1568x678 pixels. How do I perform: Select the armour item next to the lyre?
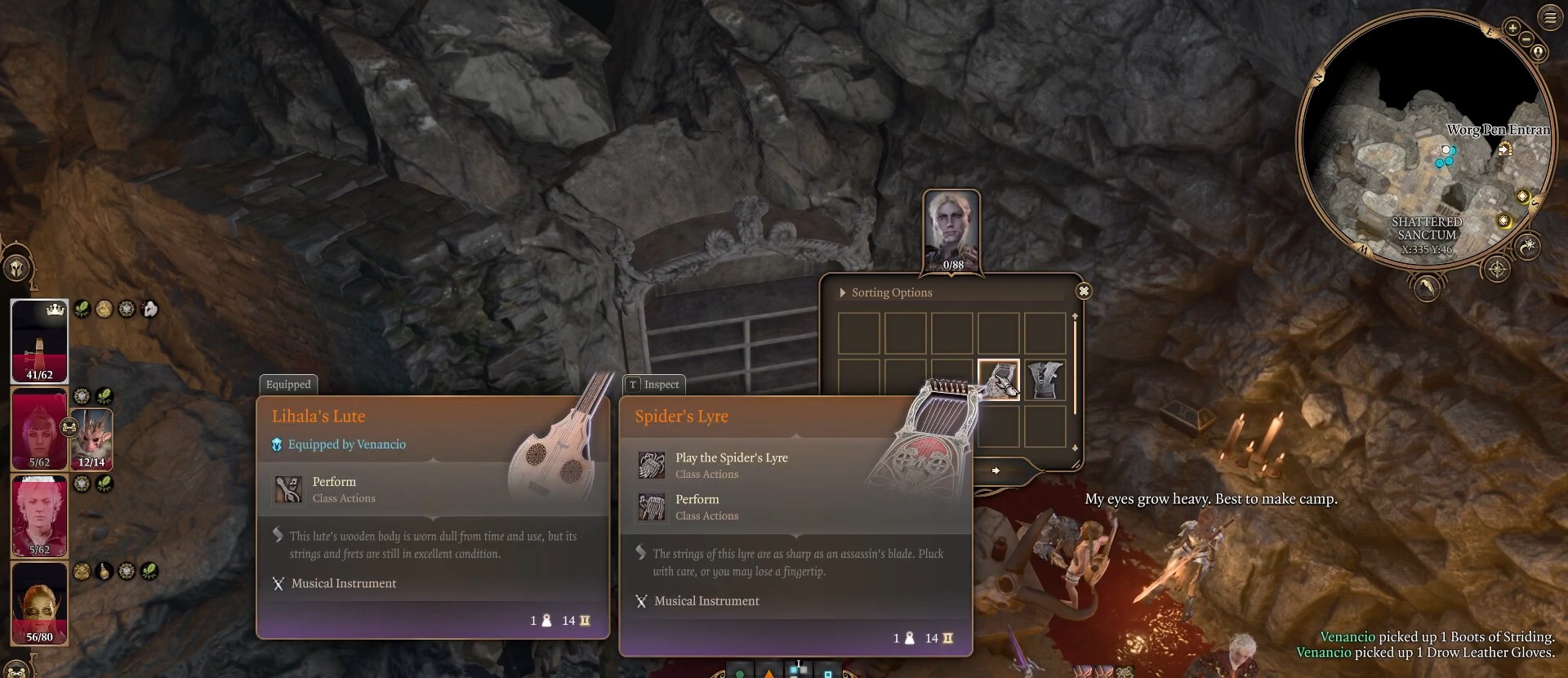pyautogui.click(x=1045, y=380)
